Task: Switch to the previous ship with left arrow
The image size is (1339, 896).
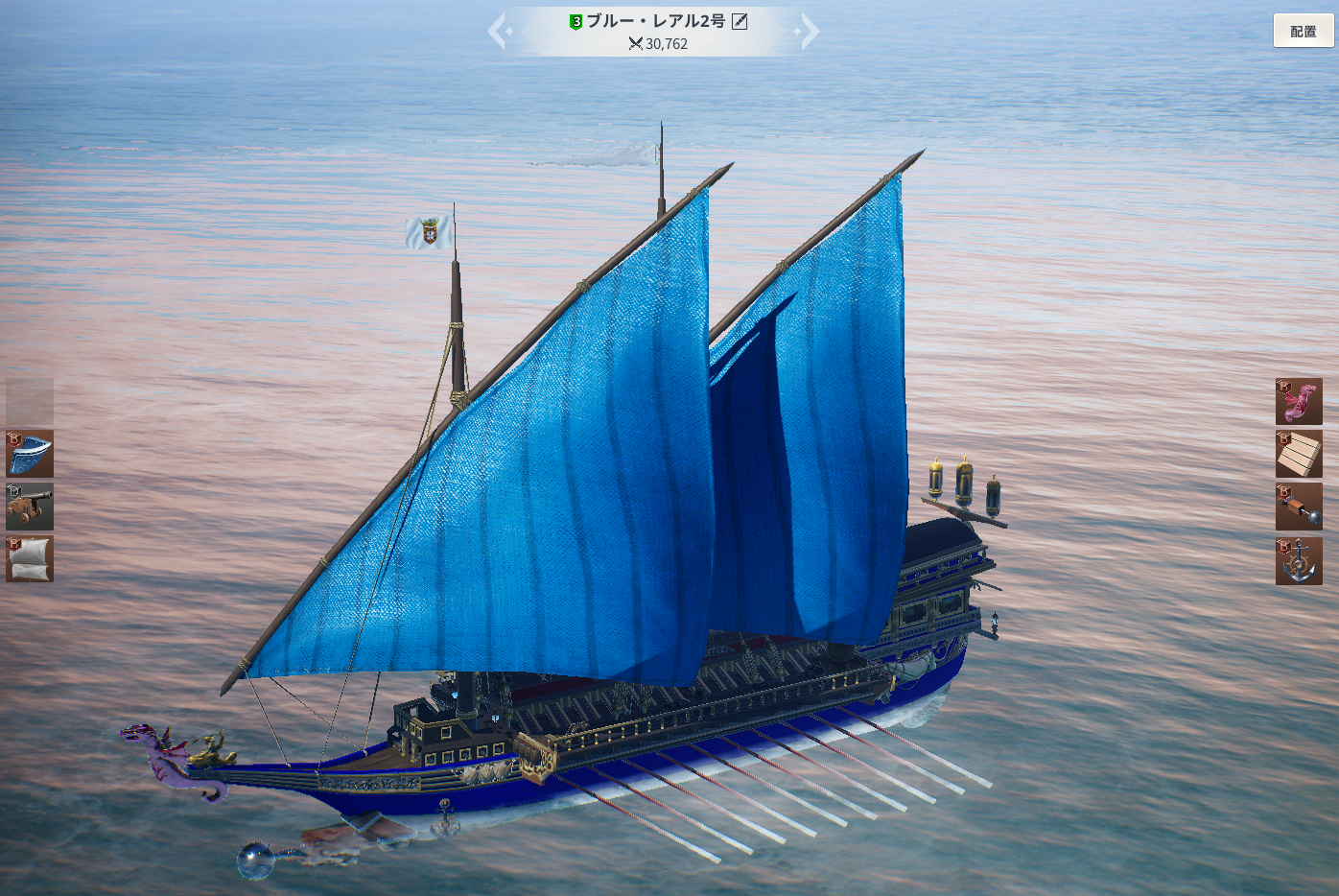Action: [x=498, y=32]
